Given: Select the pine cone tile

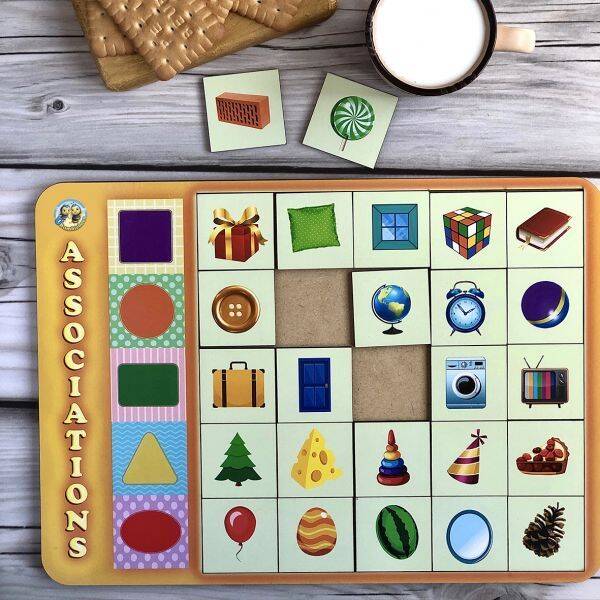Looking at the screenshot, I should [x=544, y=531].
